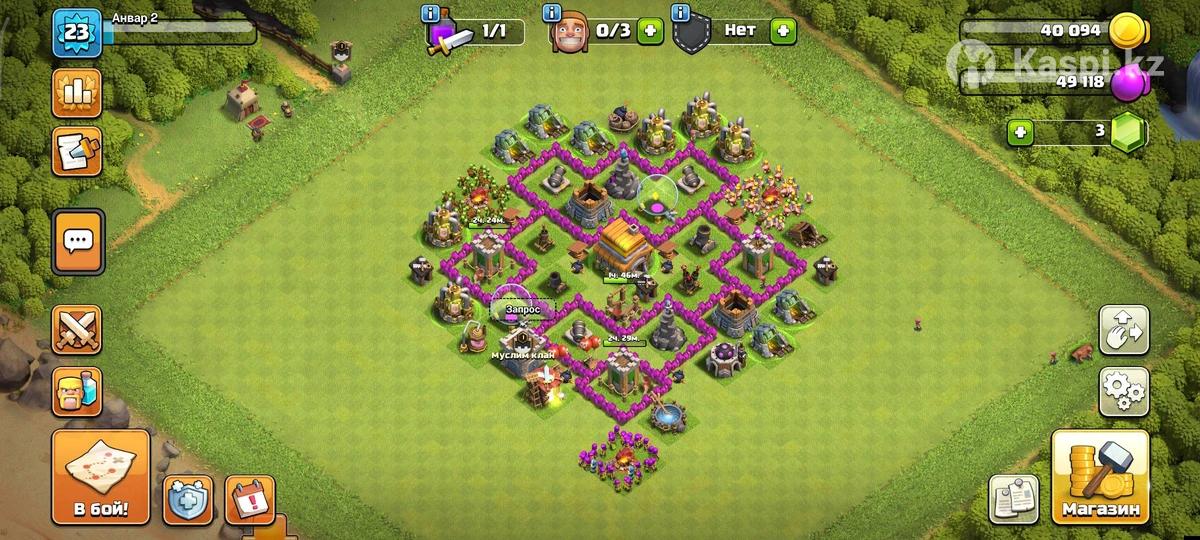
Task: Open the village layout editor icon
Action: click(x=1124, y=331)
